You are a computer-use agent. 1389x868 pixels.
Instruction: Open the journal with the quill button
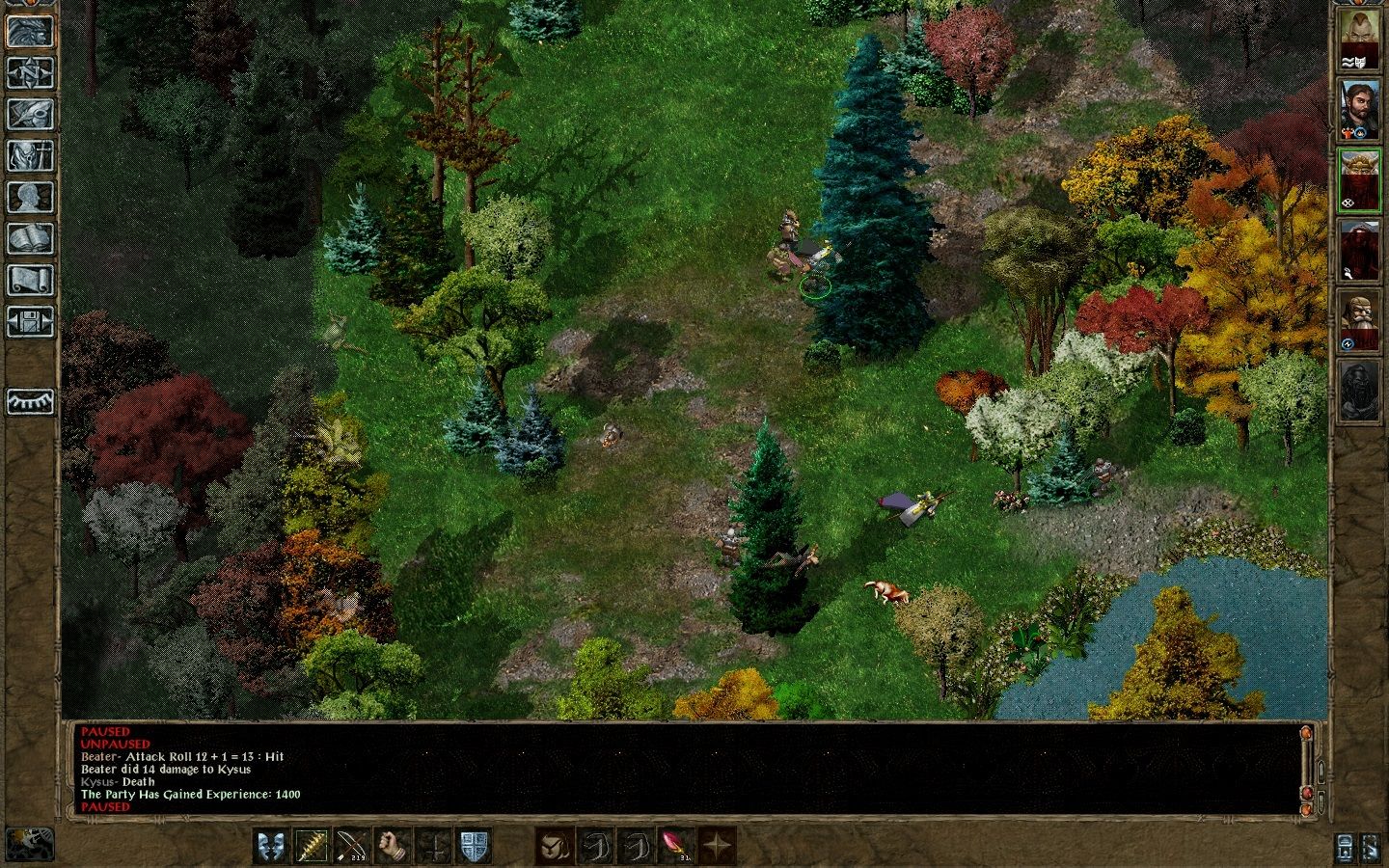(x=30, y=114)
